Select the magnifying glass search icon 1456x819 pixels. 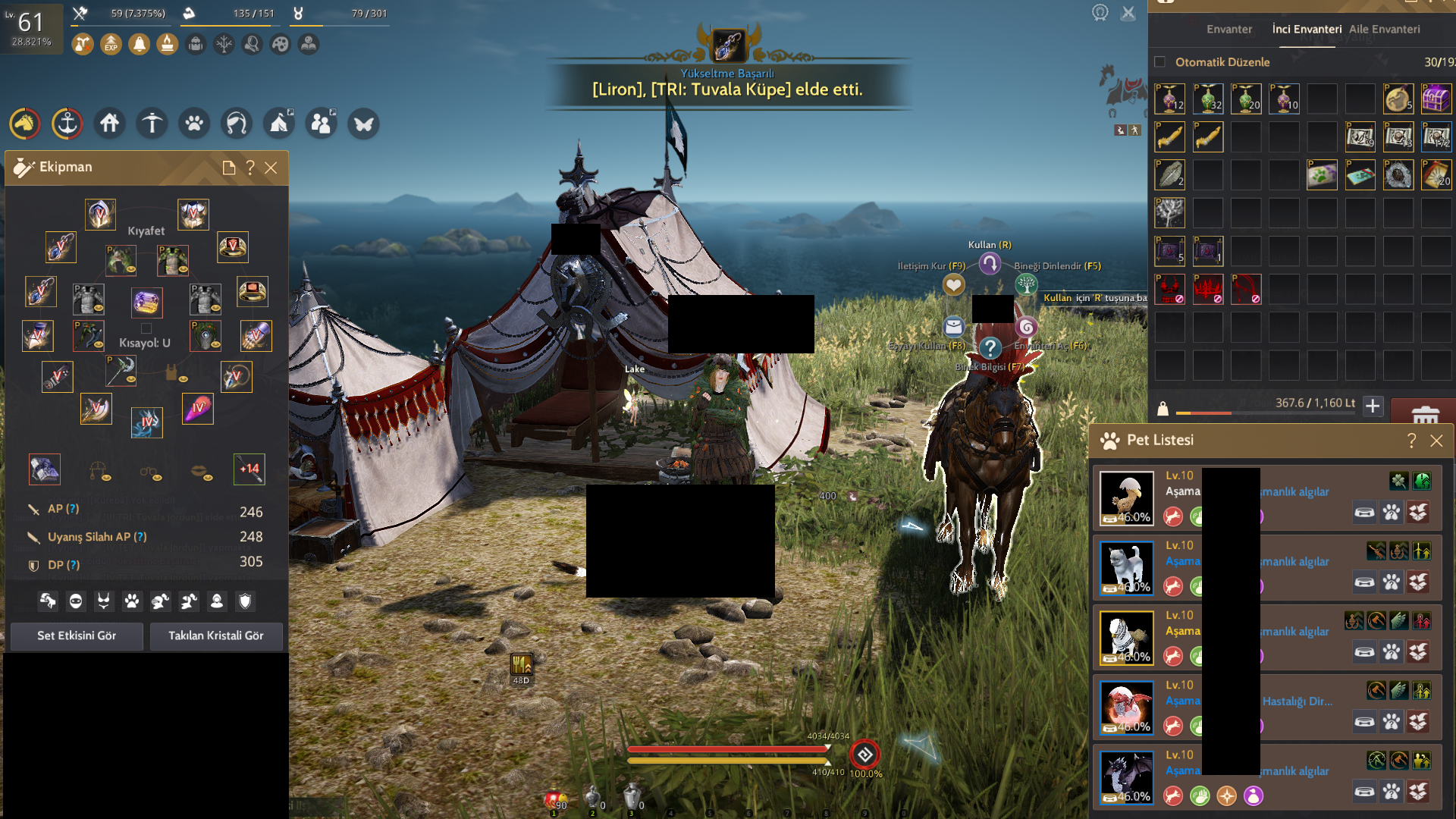pos(253,44)
